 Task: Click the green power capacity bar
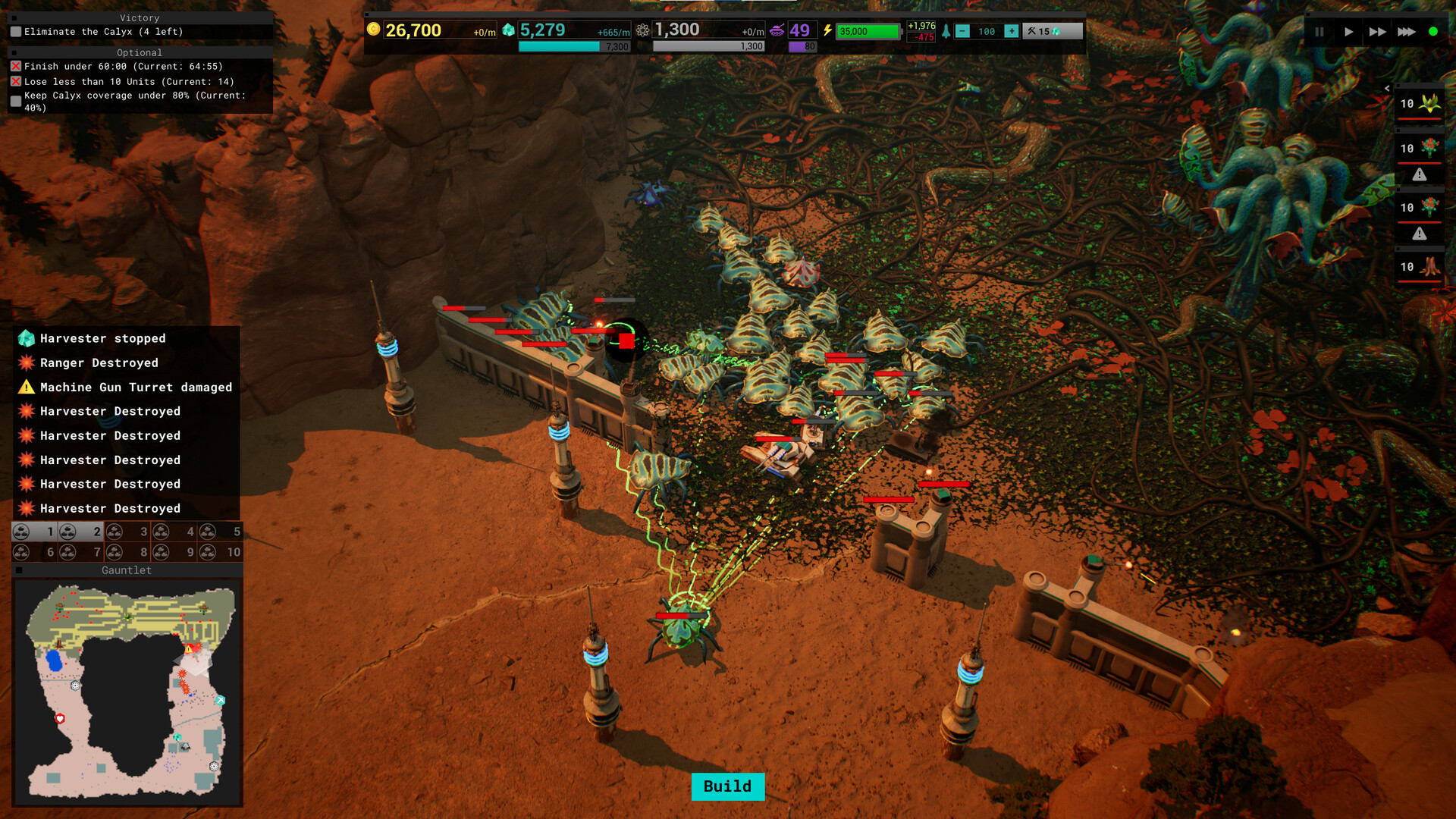click(868, 31)
